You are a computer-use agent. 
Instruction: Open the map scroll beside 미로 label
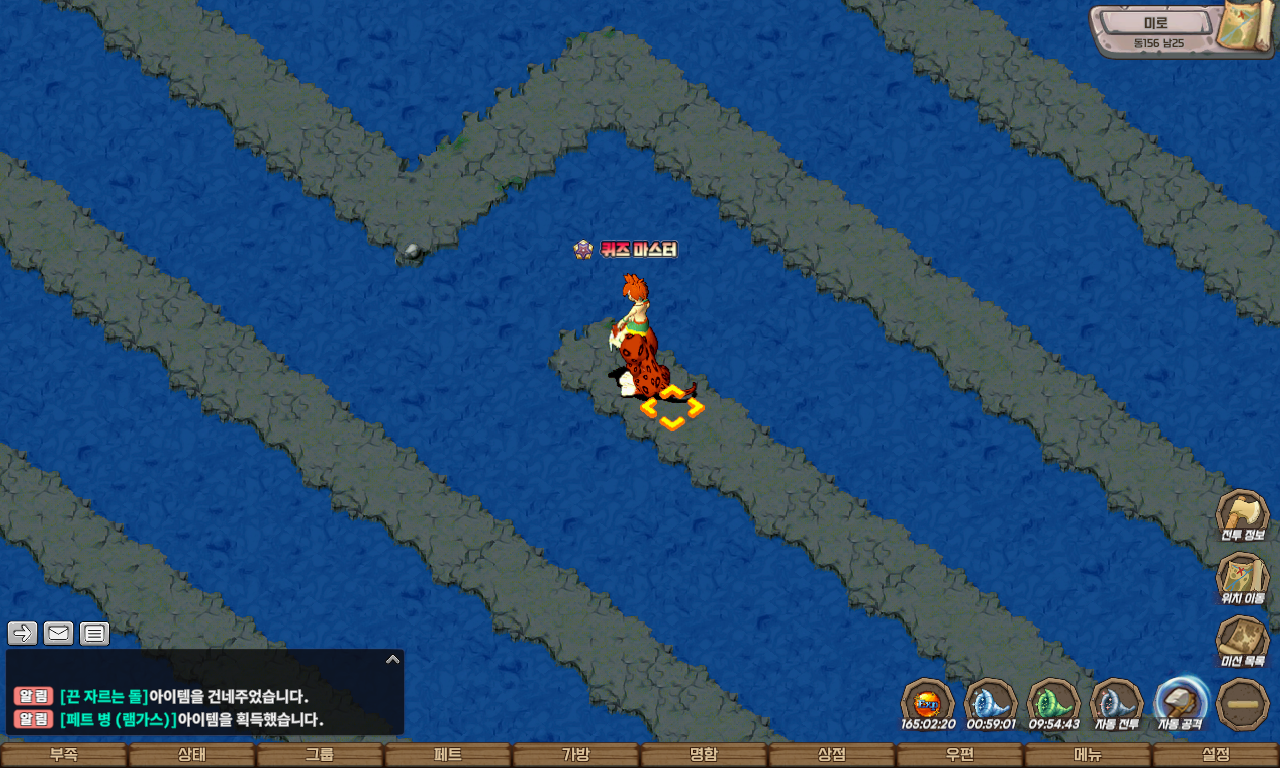(x=1244, y=27)
